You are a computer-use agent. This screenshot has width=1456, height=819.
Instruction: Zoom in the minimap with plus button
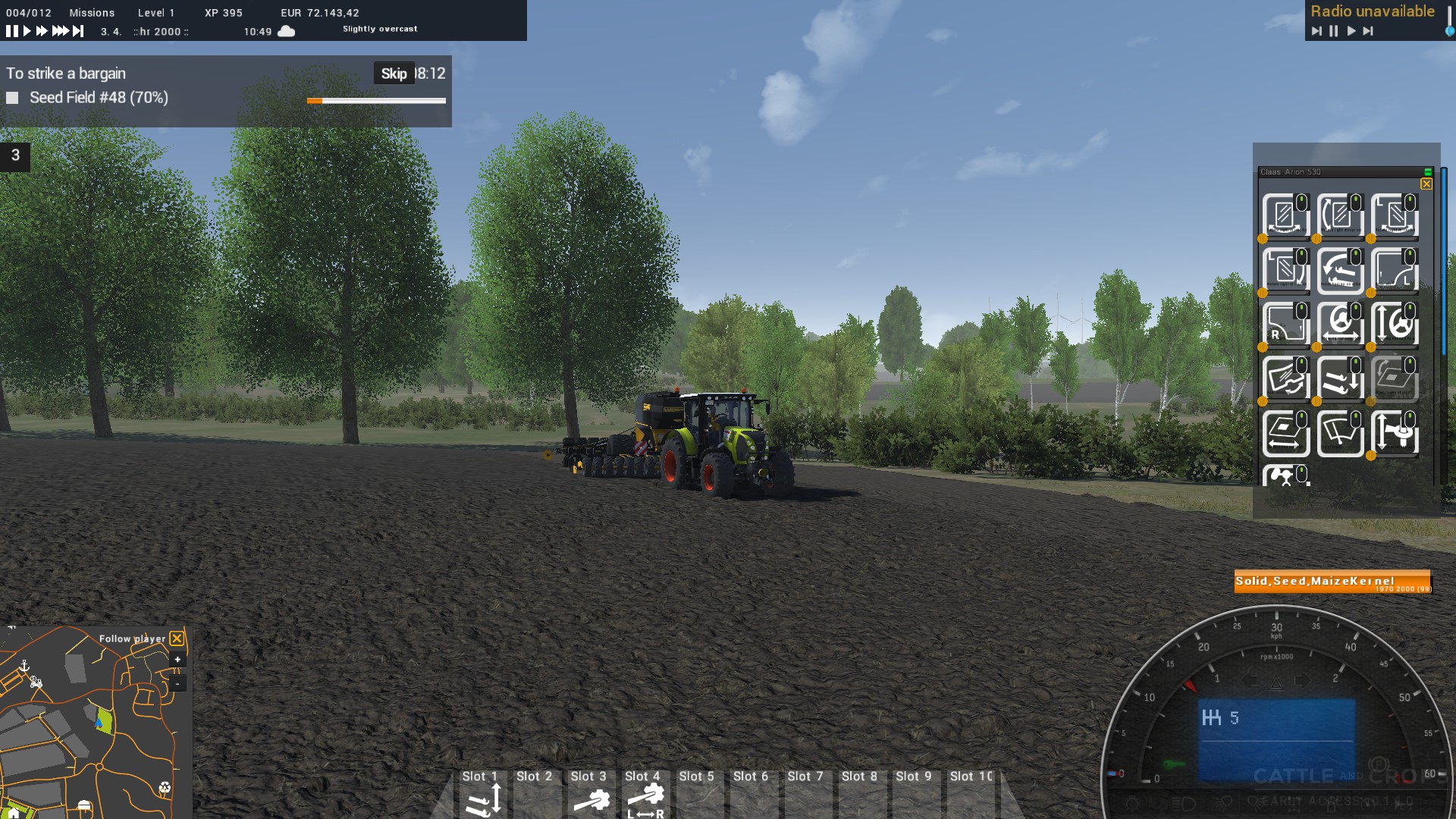177,660
